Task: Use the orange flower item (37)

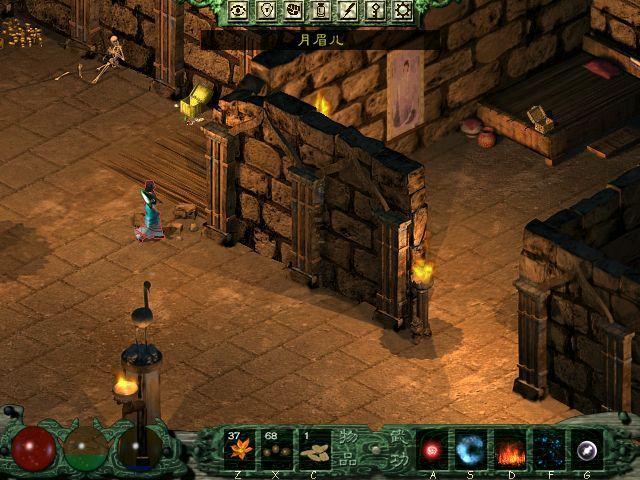Action: [x=241, y=447]
